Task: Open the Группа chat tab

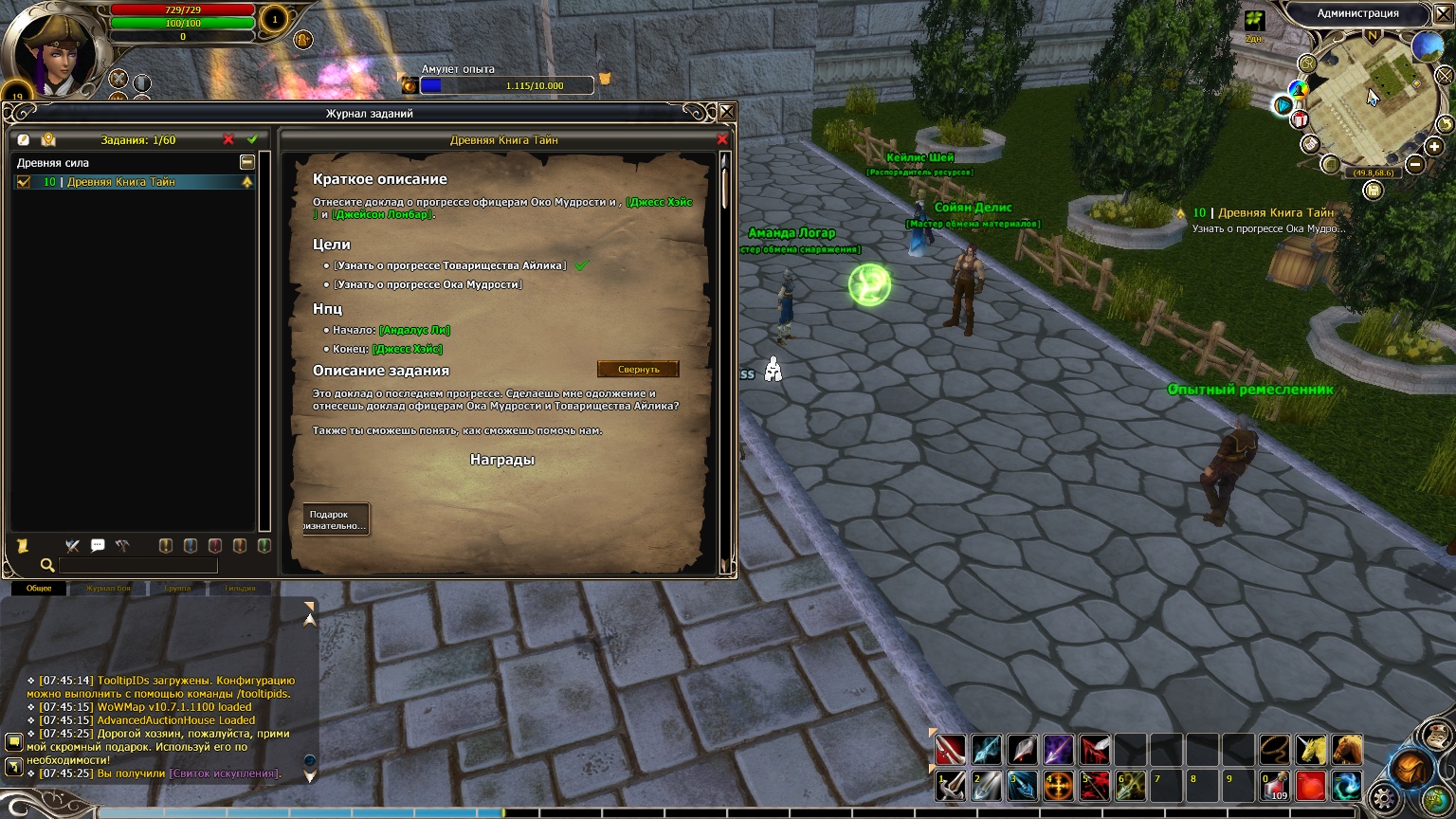Action: coord(177,589)
